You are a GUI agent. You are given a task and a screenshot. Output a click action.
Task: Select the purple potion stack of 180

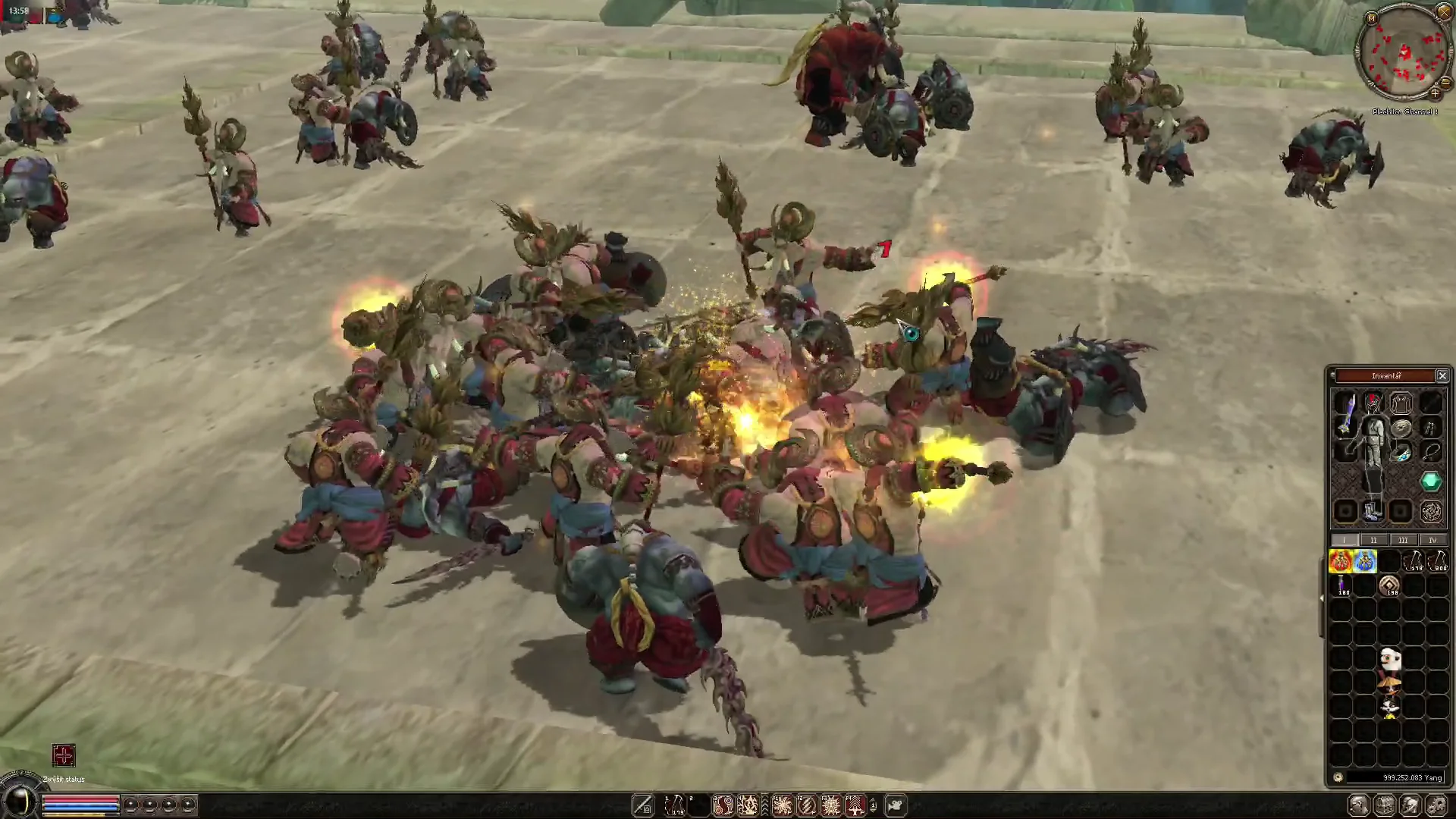[x=1341, y=585]
